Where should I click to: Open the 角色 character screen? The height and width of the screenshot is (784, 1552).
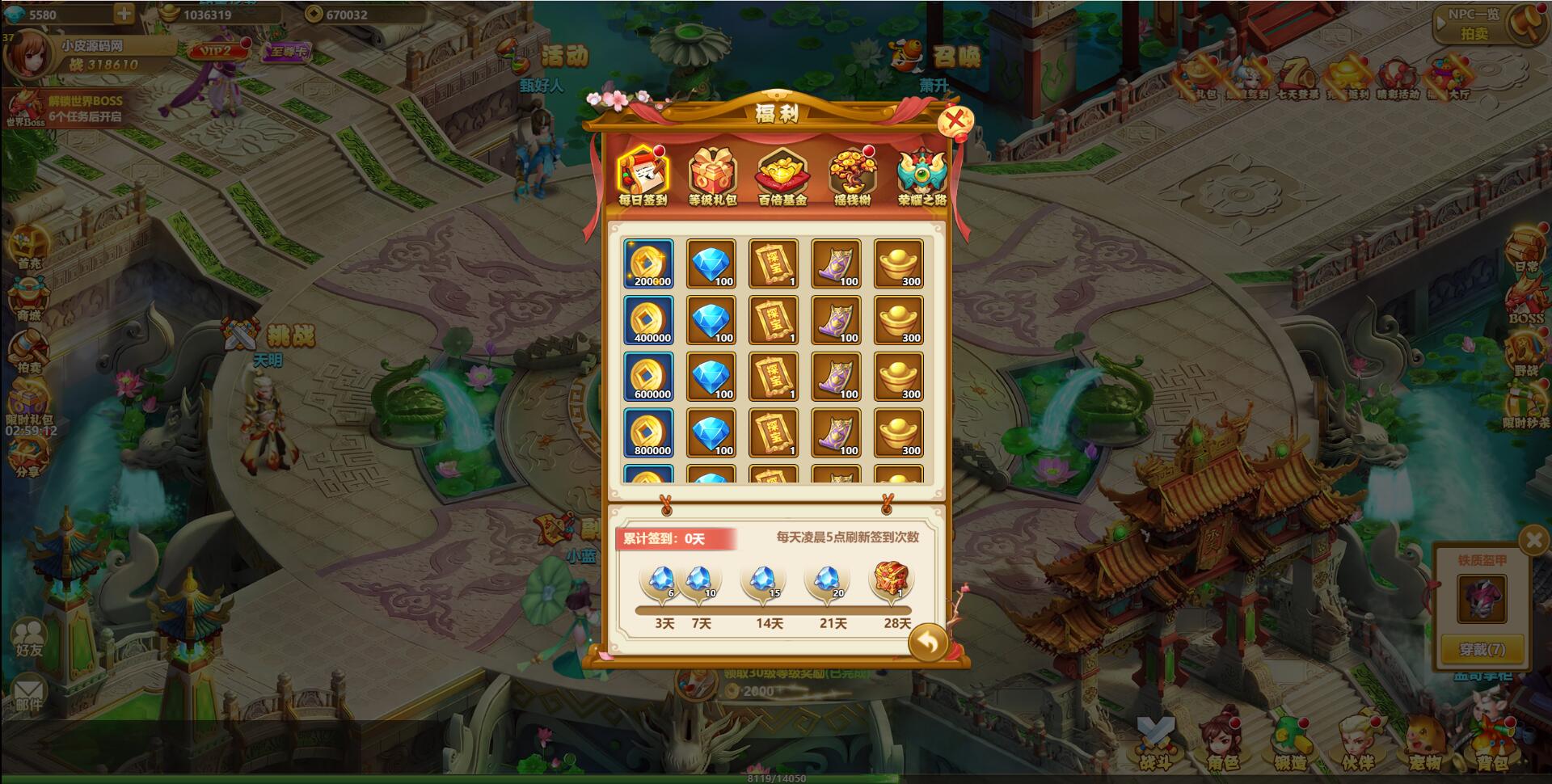point(1222,744)
